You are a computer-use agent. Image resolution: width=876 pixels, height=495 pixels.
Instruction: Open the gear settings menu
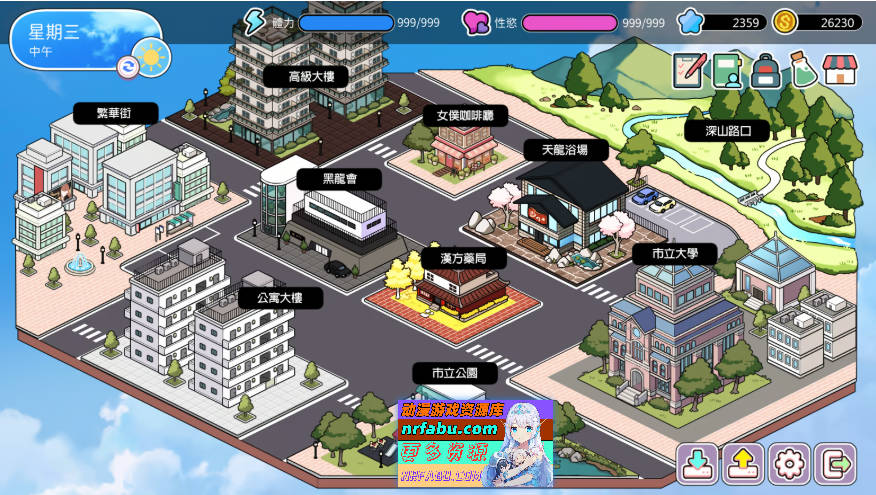[789, 464]
